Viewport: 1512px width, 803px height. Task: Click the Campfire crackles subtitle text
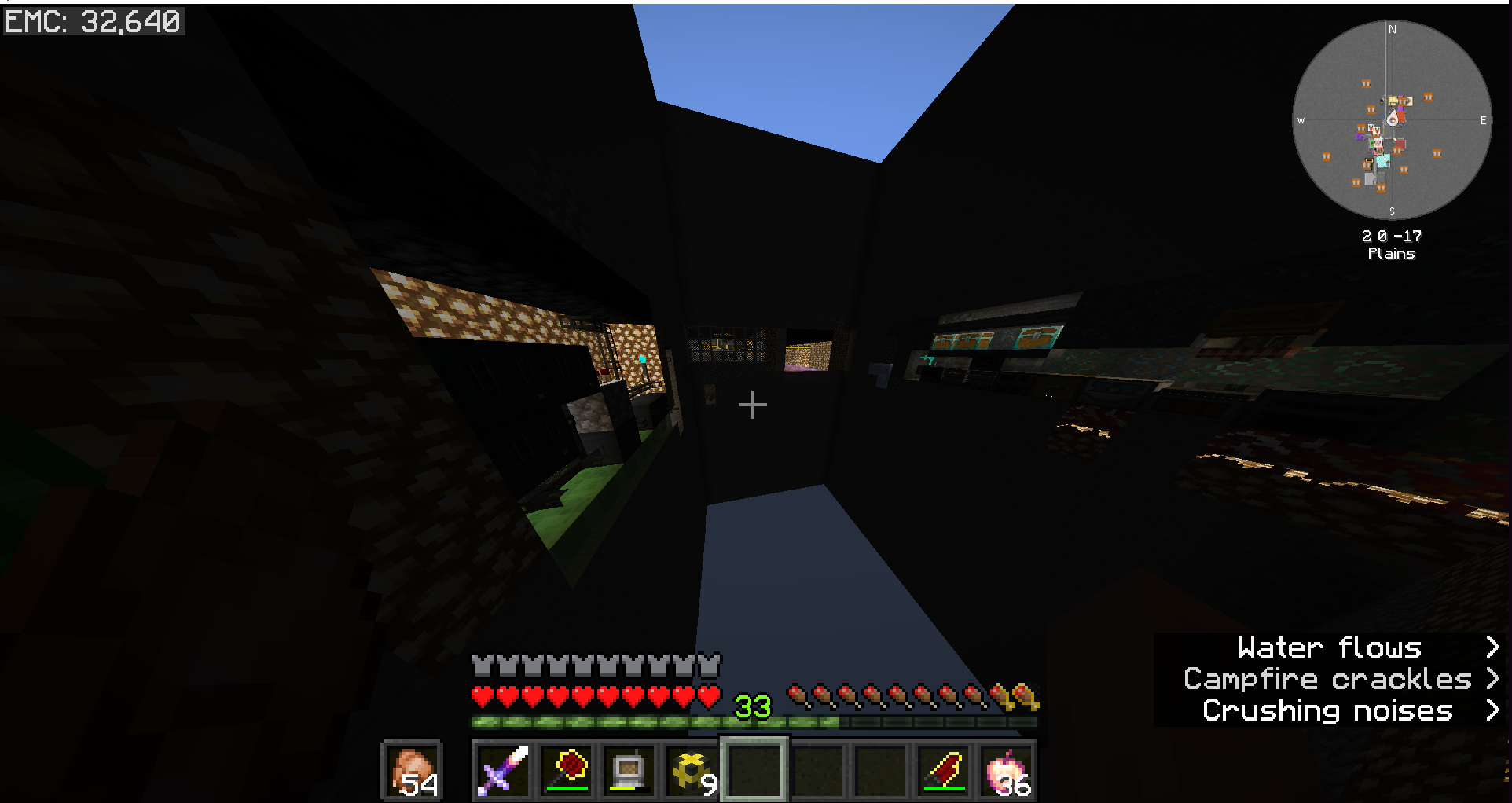coord(1327,678)
